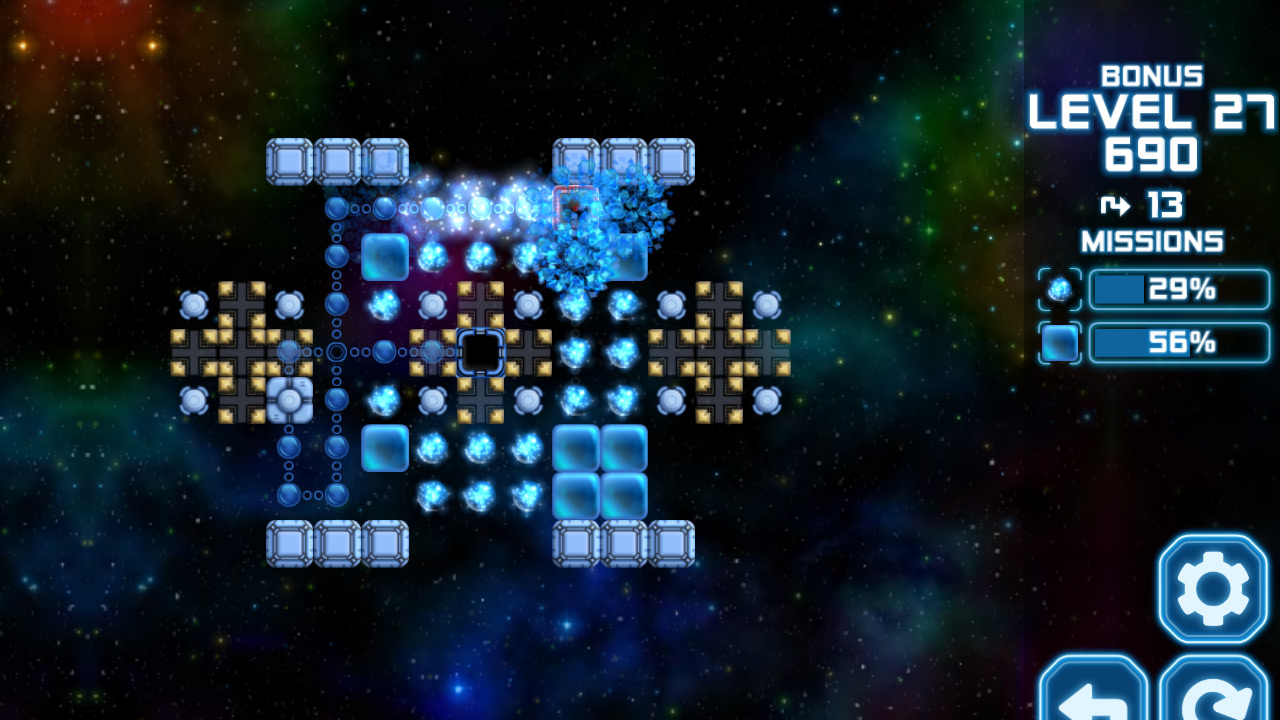Open the settings gear menu
Screen dimensions: 1280x720
click(x=1210, y=589)
